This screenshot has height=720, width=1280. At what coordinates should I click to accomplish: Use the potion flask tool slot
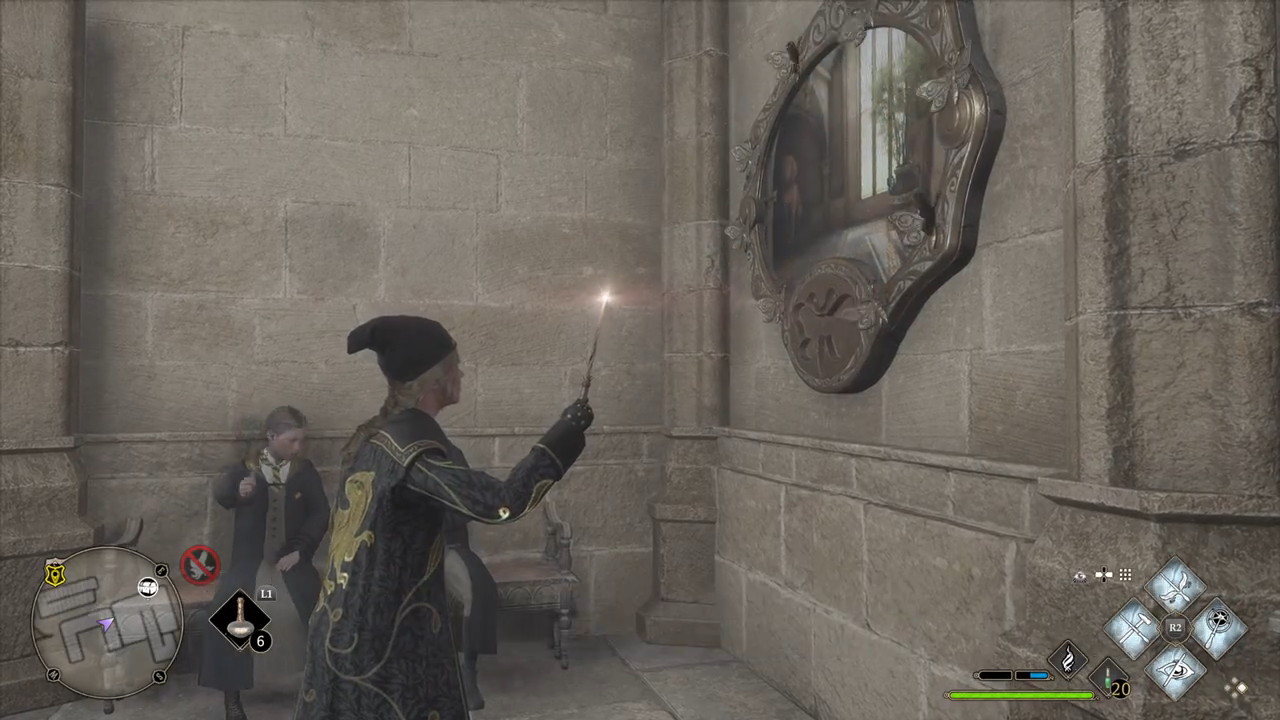(240, 621)
